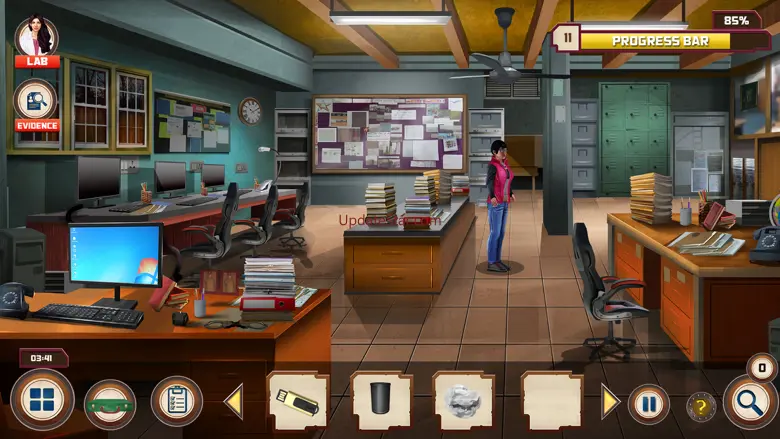Image resolution: width=780 pixels, height=439 pixels.
Task: Open the clipboard task checklist
Action: [x=177, y=401]
